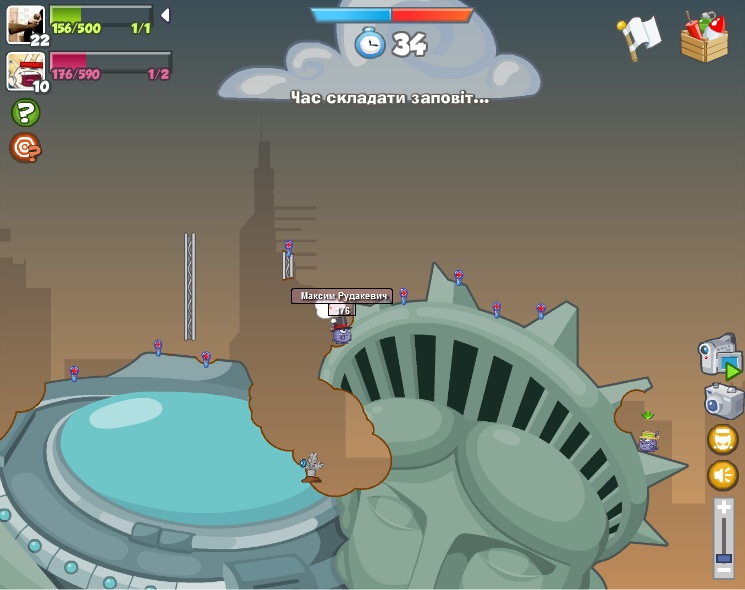Zoom out with the minus button
This screenshot has width=745, height=590.
pos(724,571)
